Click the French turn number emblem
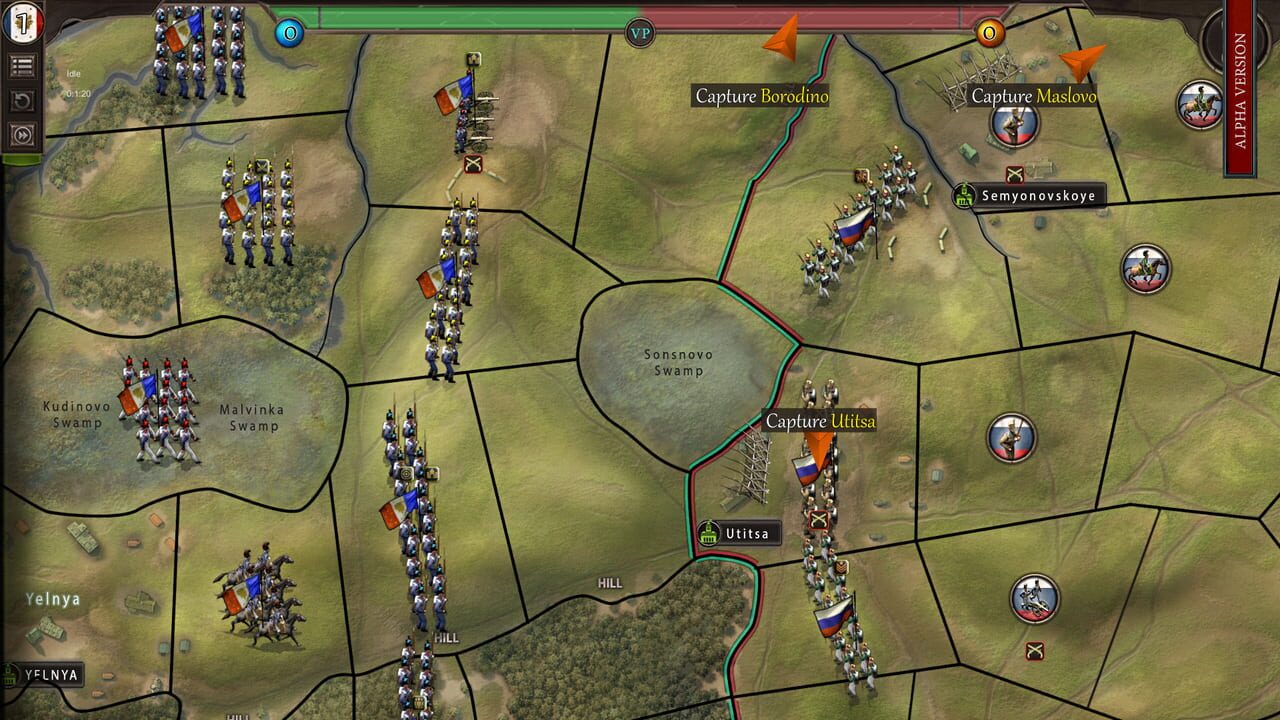The width and height of the screenshot is (1280, 720). point(24,22)
